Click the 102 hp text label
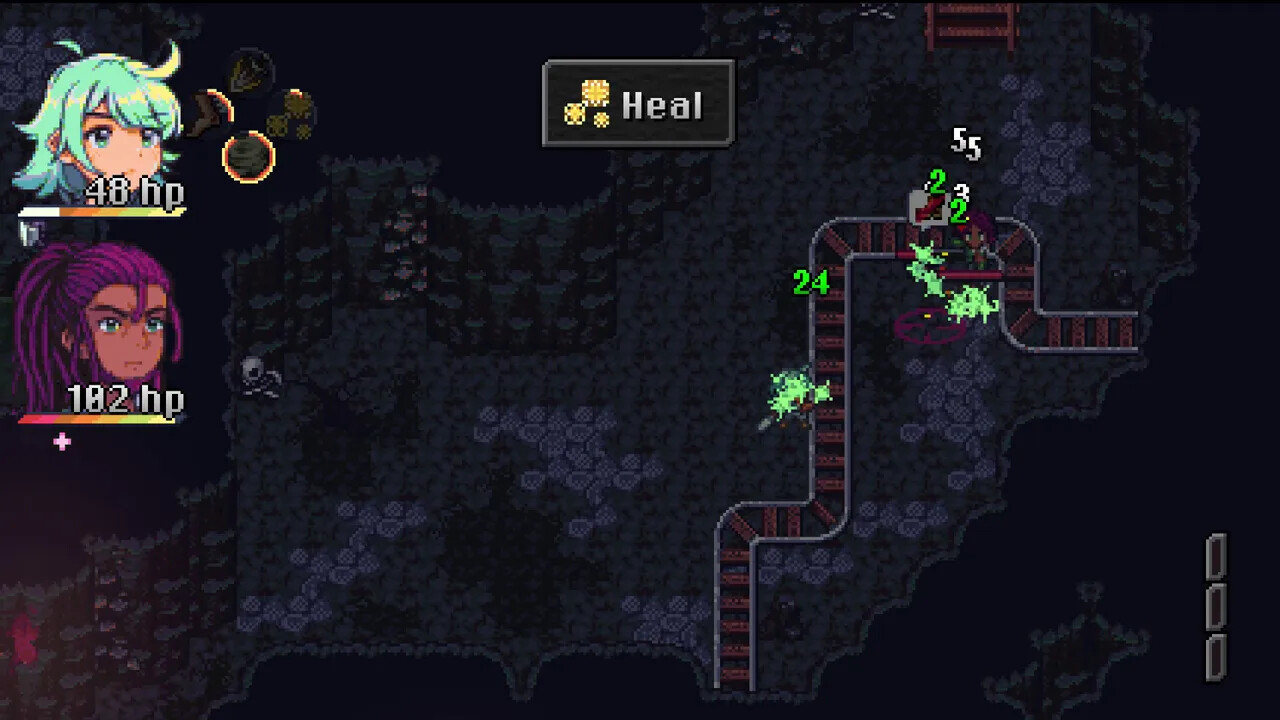The height and width of the screenshot is (720, 1280). click(x=124, y=399)
